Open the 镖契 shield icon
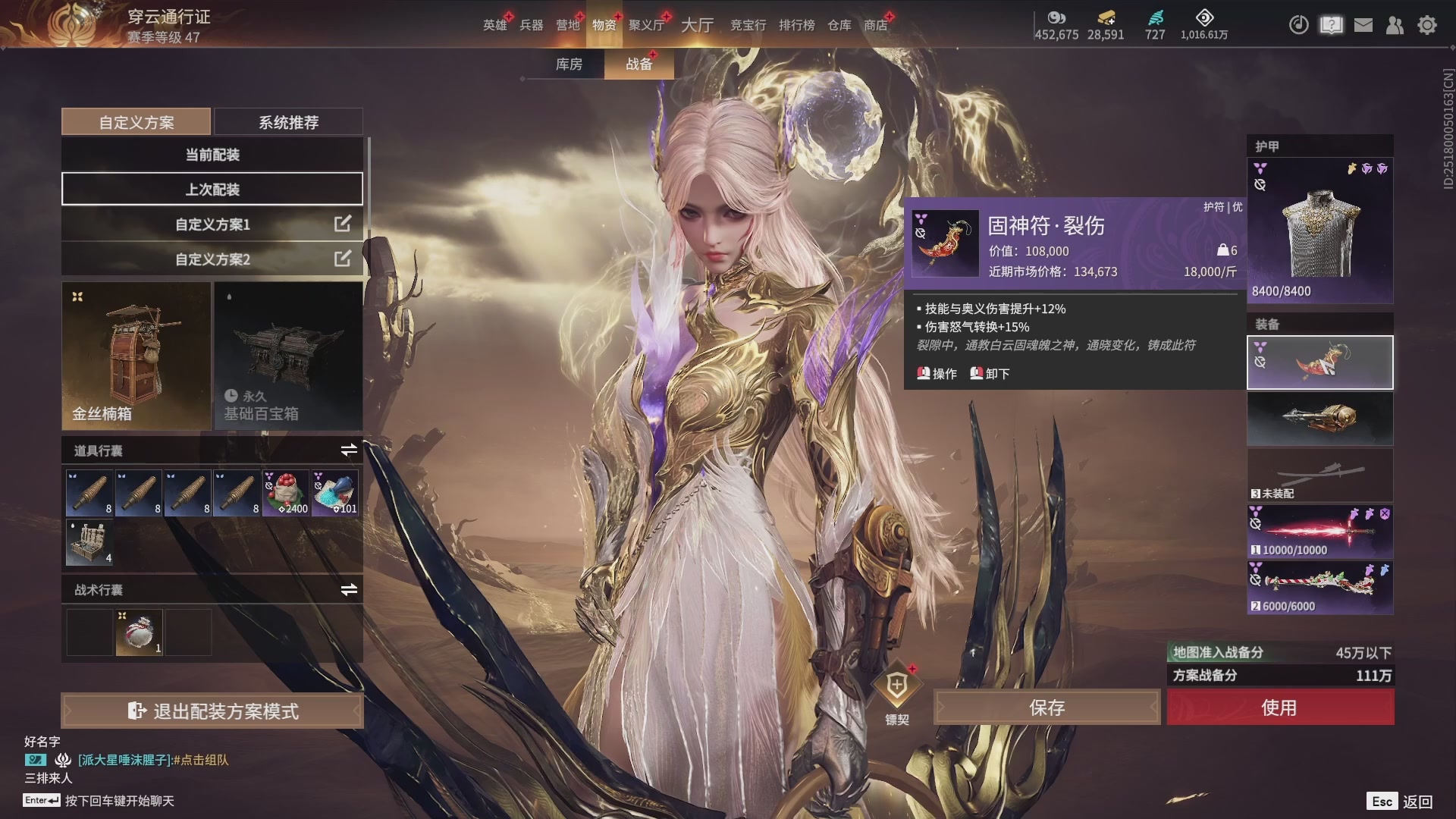The height and width of the screenshot is (819, 1456). pos(897,686)
